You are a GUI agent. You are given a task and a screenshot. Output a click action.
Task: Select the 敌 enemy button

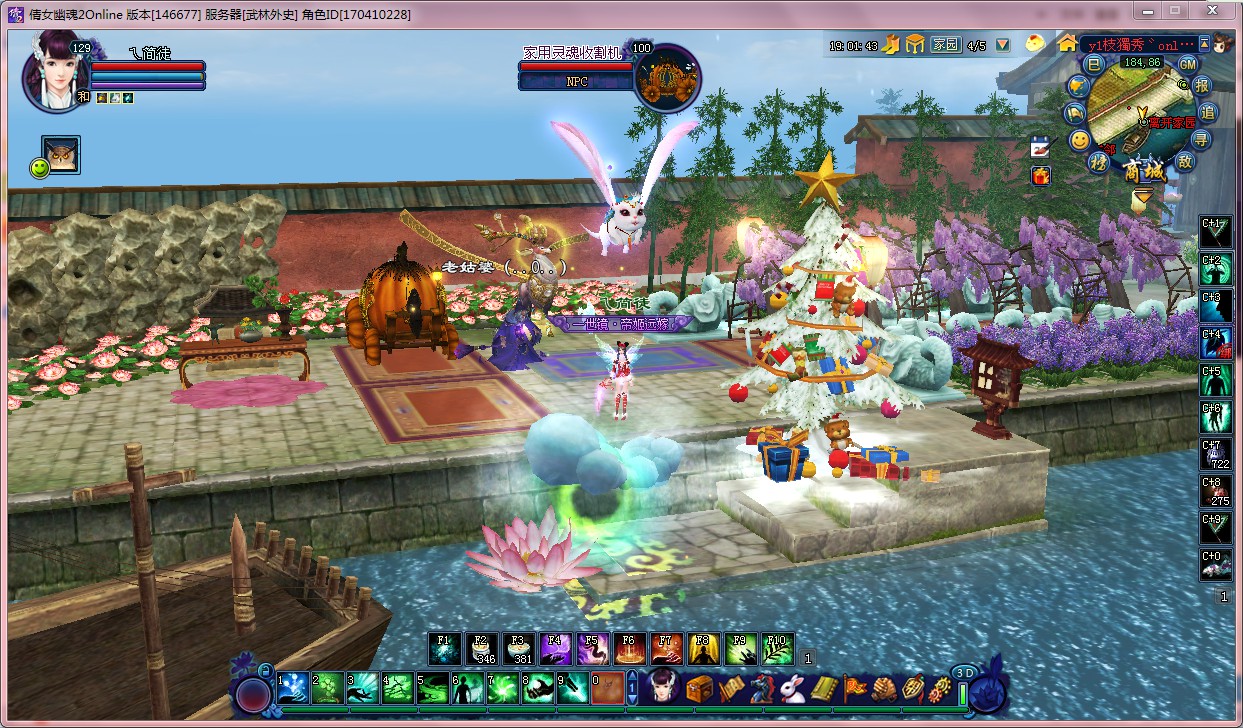1186,161
